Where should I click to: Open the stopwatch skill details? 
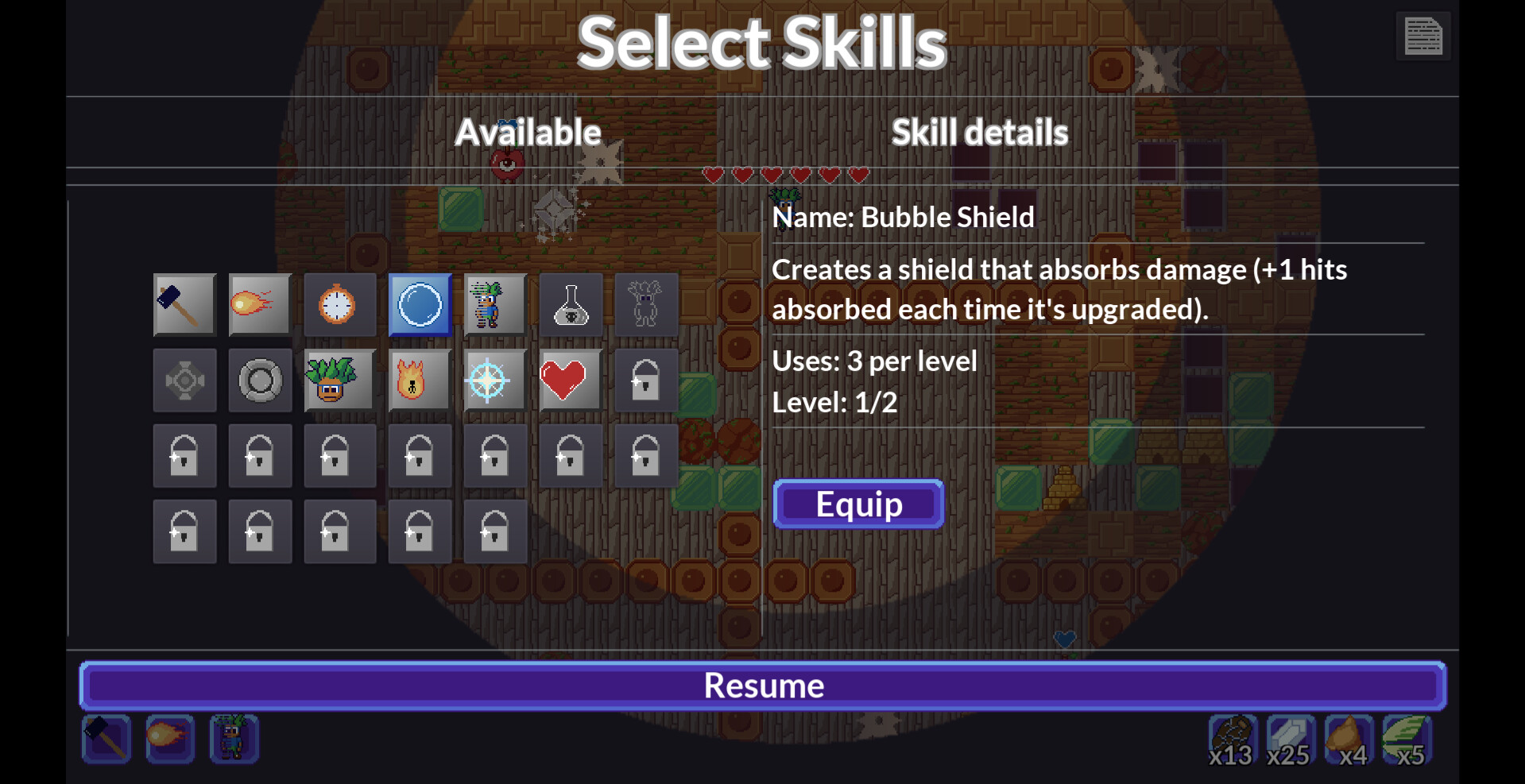(340, 304)
